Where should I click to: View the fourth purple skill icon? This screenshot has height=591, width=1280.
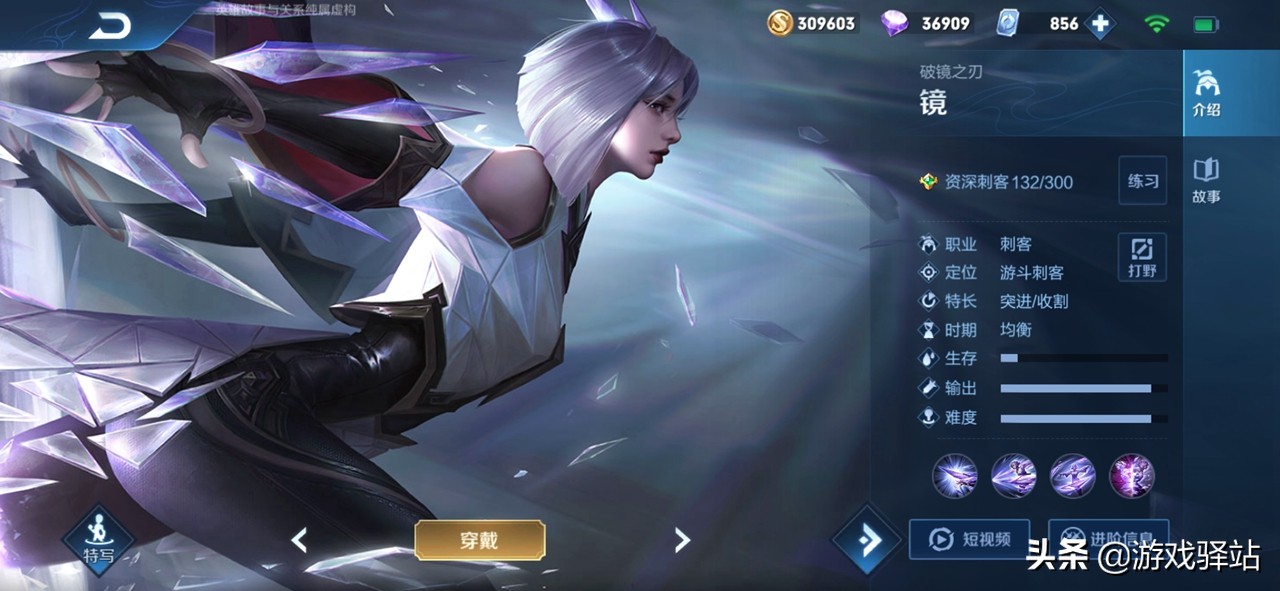pos(1132,475)
